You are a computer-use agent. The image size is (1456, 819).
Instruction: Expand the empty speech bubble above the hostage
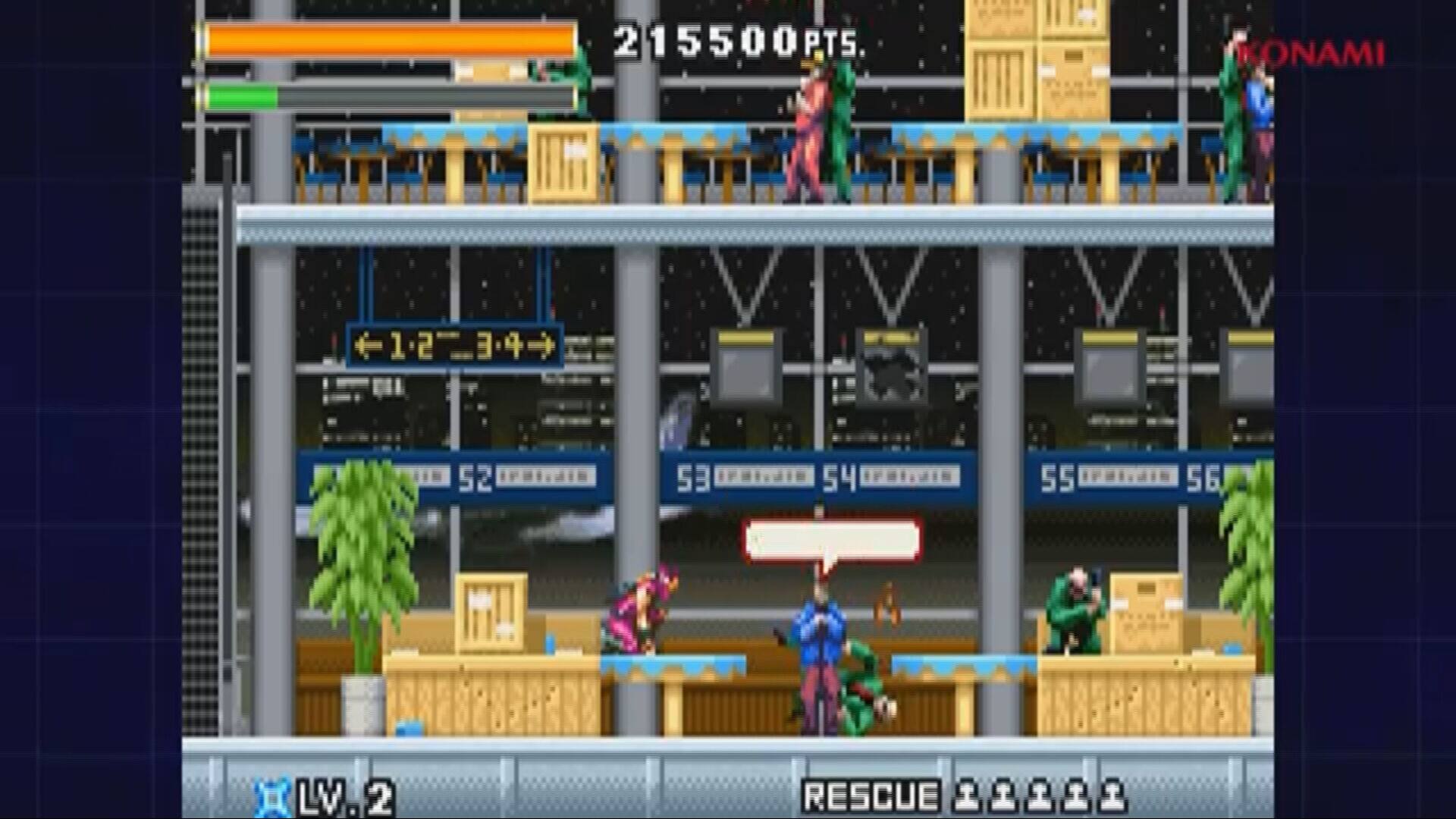tap(830, 538)
